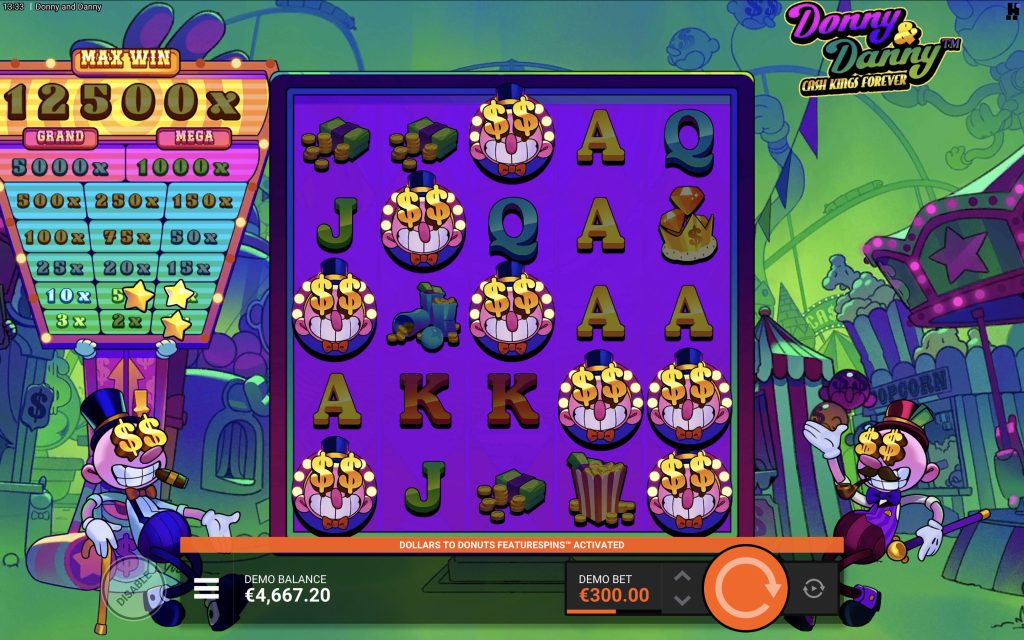
Task: Open the autoplay settings
Action: 813,588
